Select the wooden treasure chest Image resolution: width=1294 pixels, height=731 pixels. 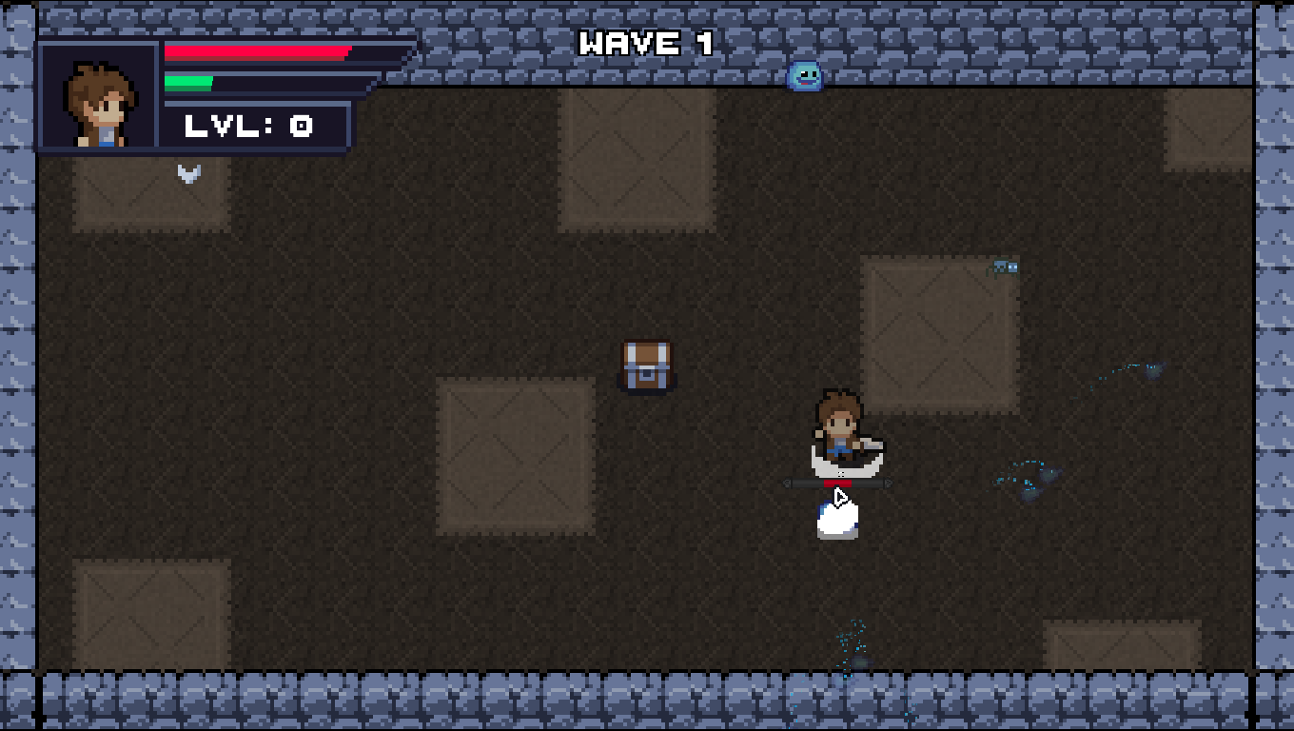(647, 366)
